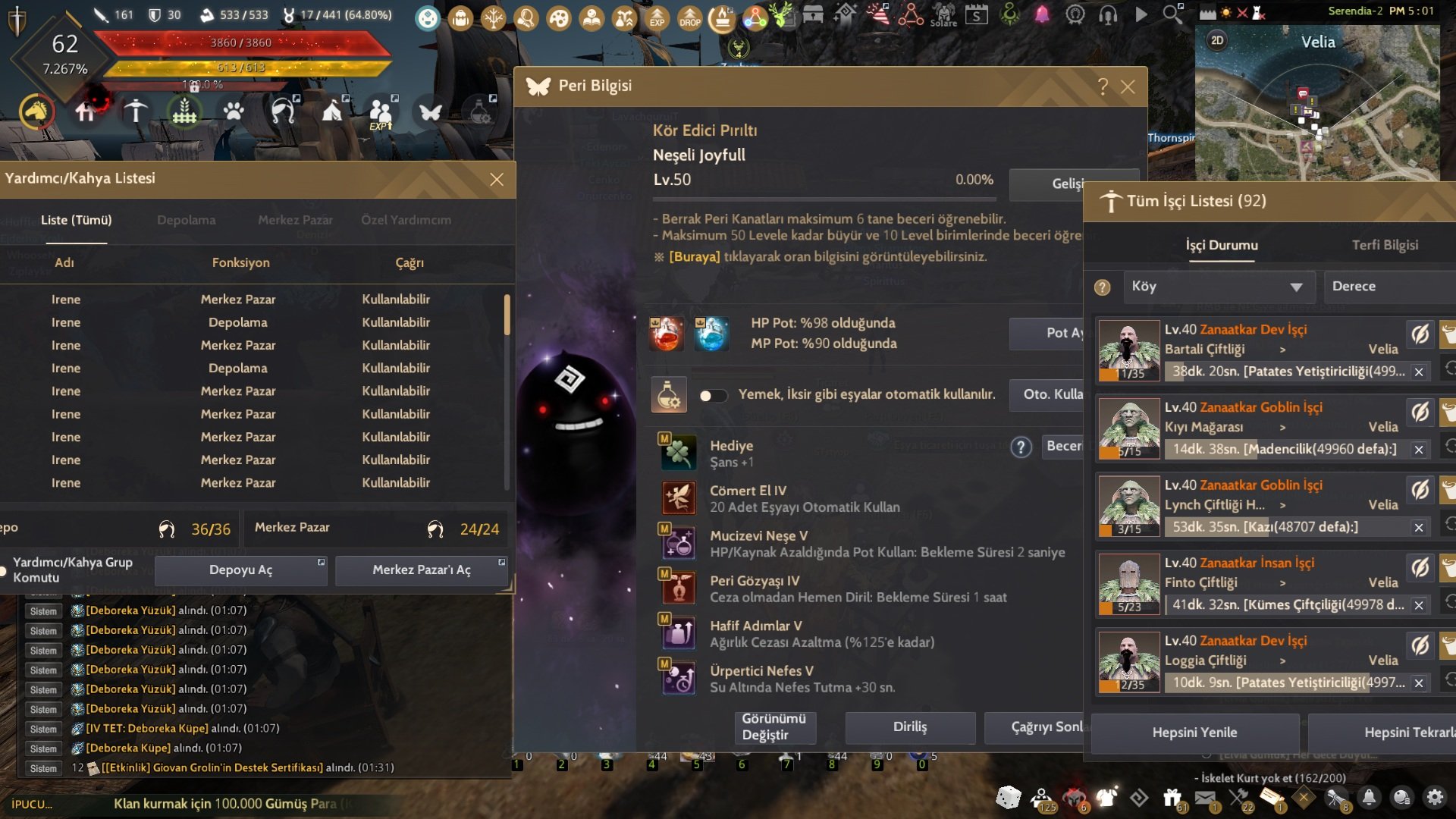Open the İşçi Durumu tab

pos(1222,245)
